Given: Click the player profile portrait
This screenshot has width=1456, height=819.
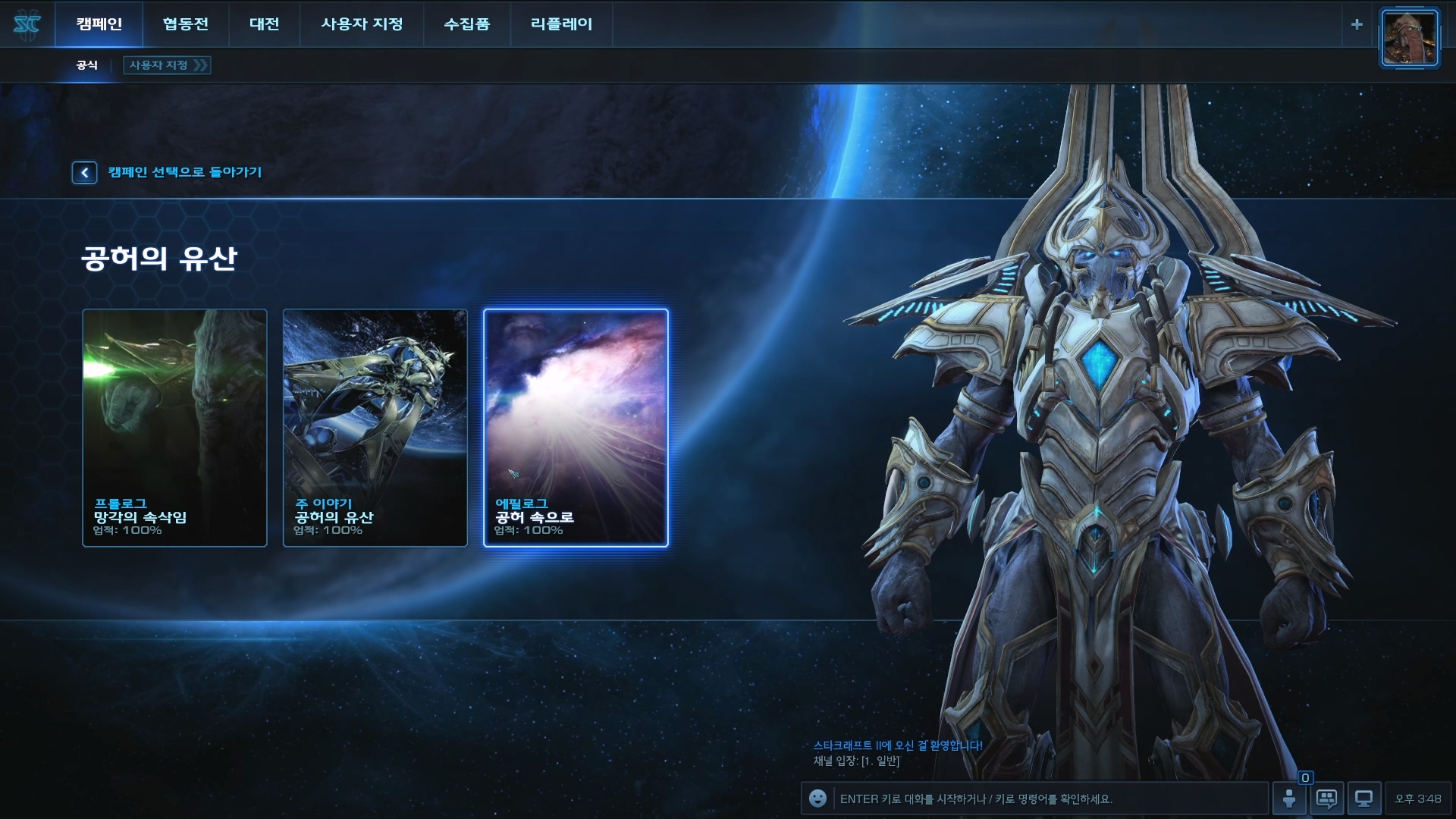Looking at the screenshot, I should point(1409,38).
